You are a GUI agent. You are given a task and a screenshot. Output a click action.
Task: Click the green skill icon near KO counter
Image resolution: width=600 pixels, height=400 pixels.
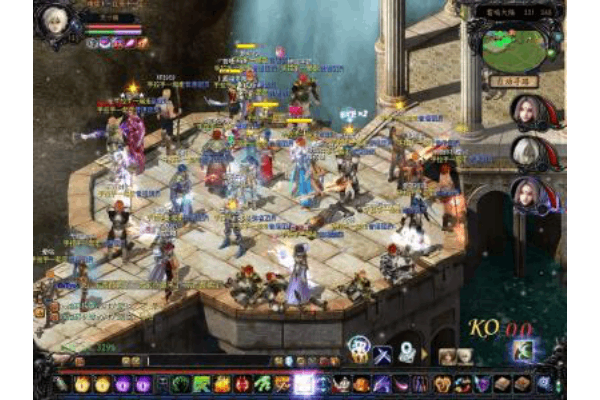click(x=523, y=351)
